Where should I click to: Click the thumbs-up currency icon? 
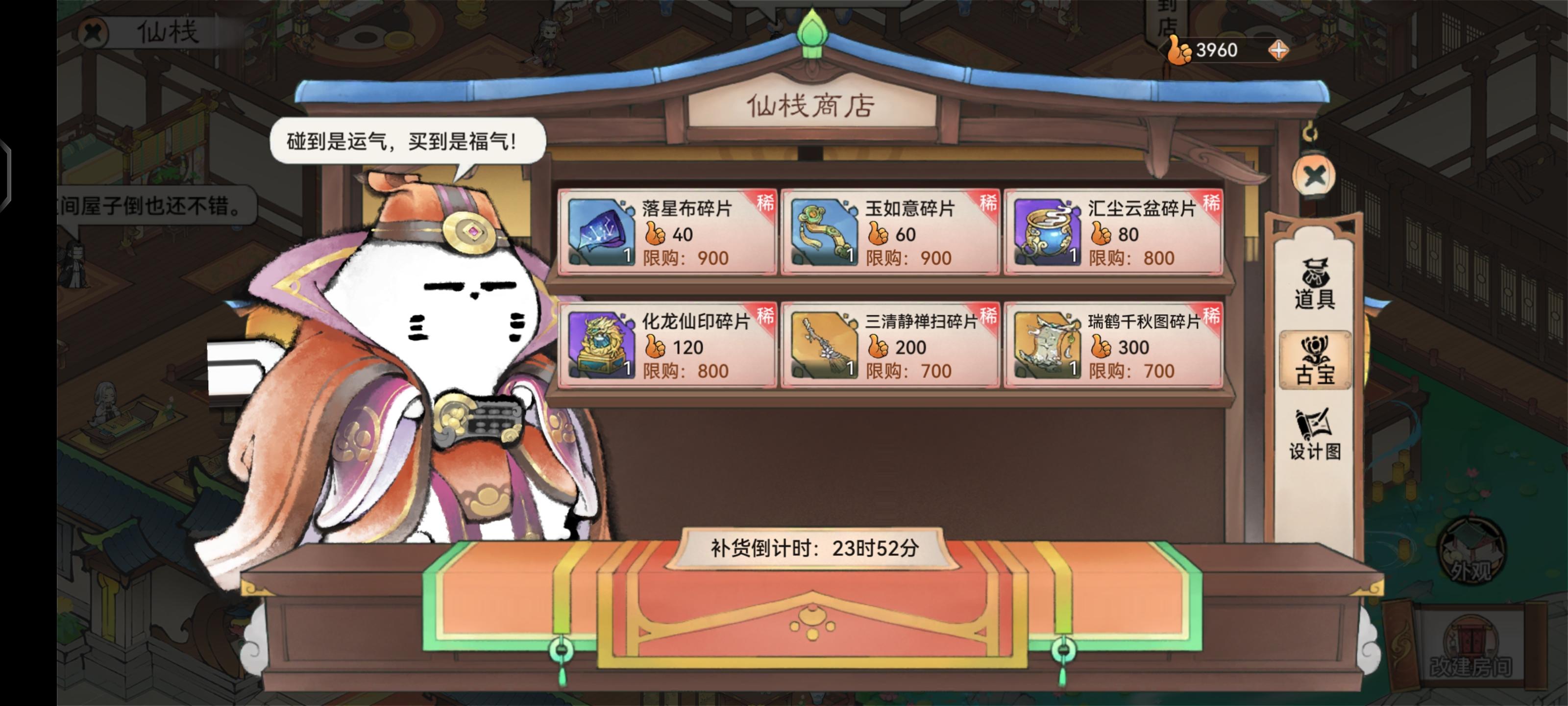click(1178, 50)
